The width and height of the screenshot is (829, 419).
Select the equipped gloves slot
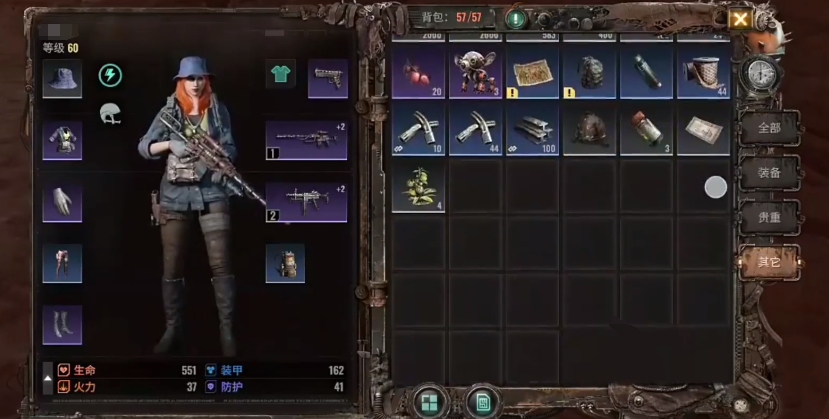(x=62, y=203)
